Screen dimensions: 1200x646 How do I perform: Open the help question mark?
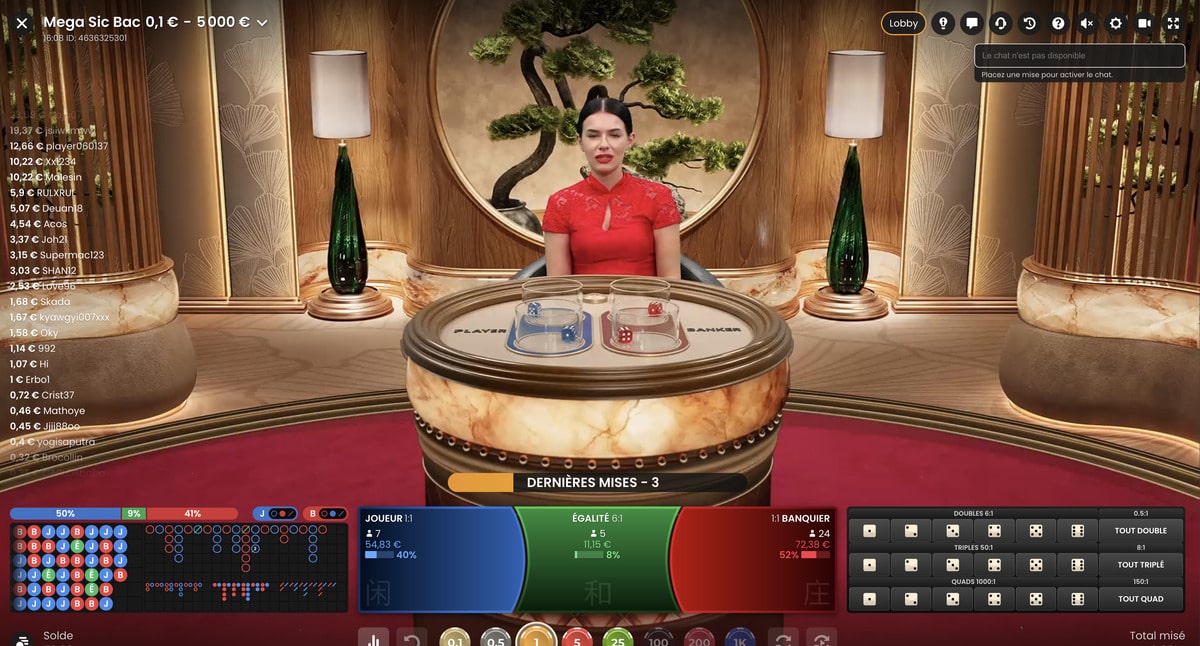click(1058, 23)
